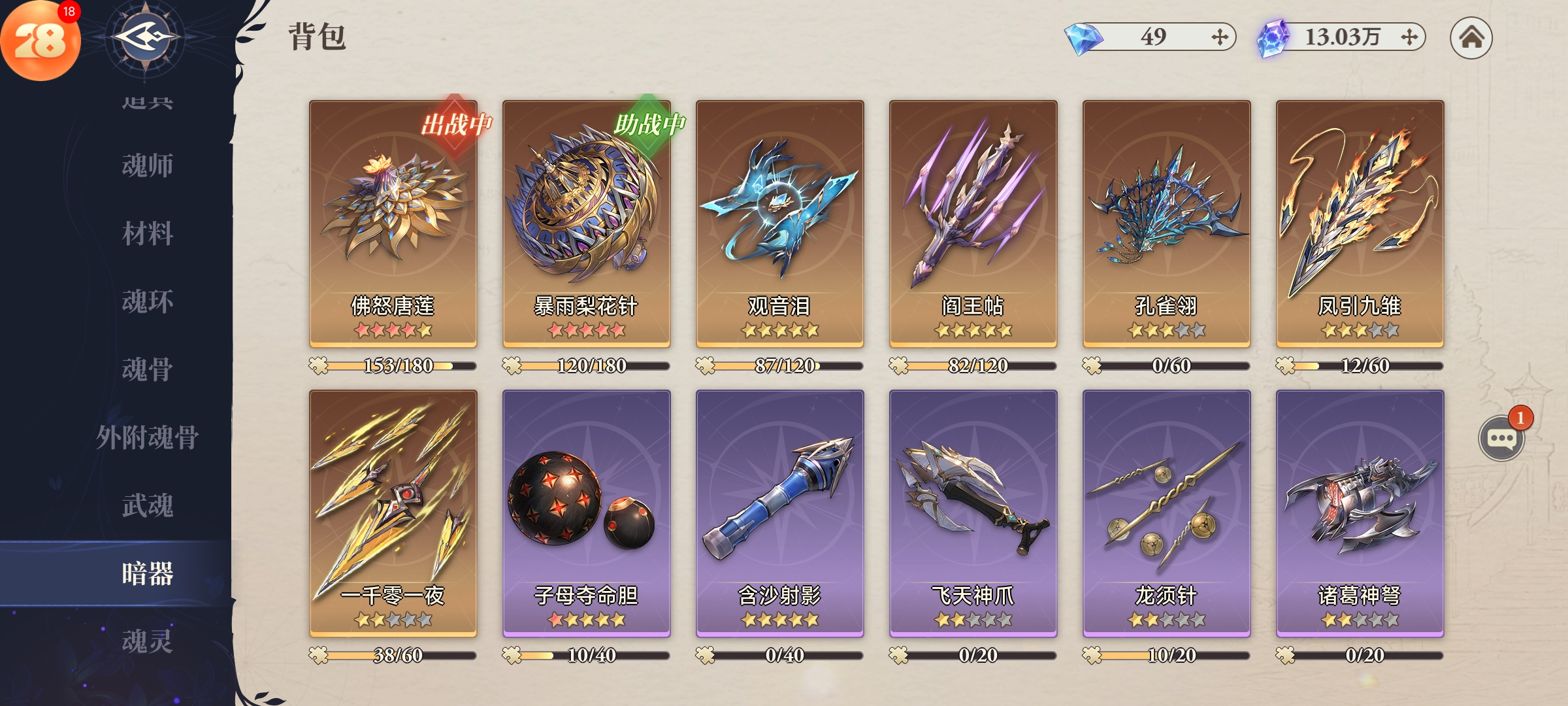Return home with the house button
Screen dimensions: 1568x706
point(1471,37)
